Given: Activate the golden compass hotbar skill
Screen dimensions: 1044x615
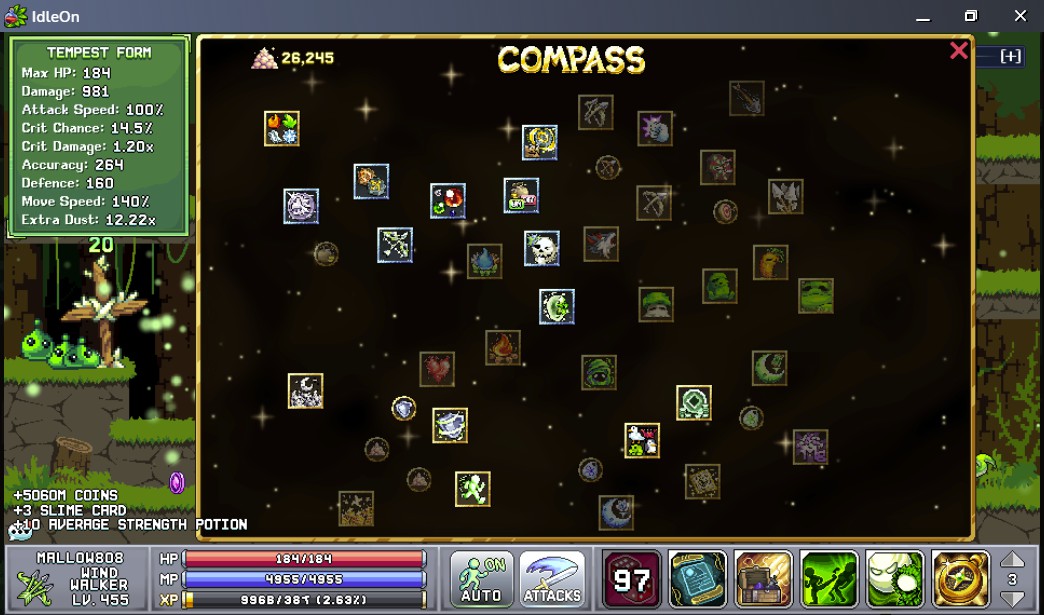Looking at the screenshot, I should pyautogui.click(x=960, y=579).
